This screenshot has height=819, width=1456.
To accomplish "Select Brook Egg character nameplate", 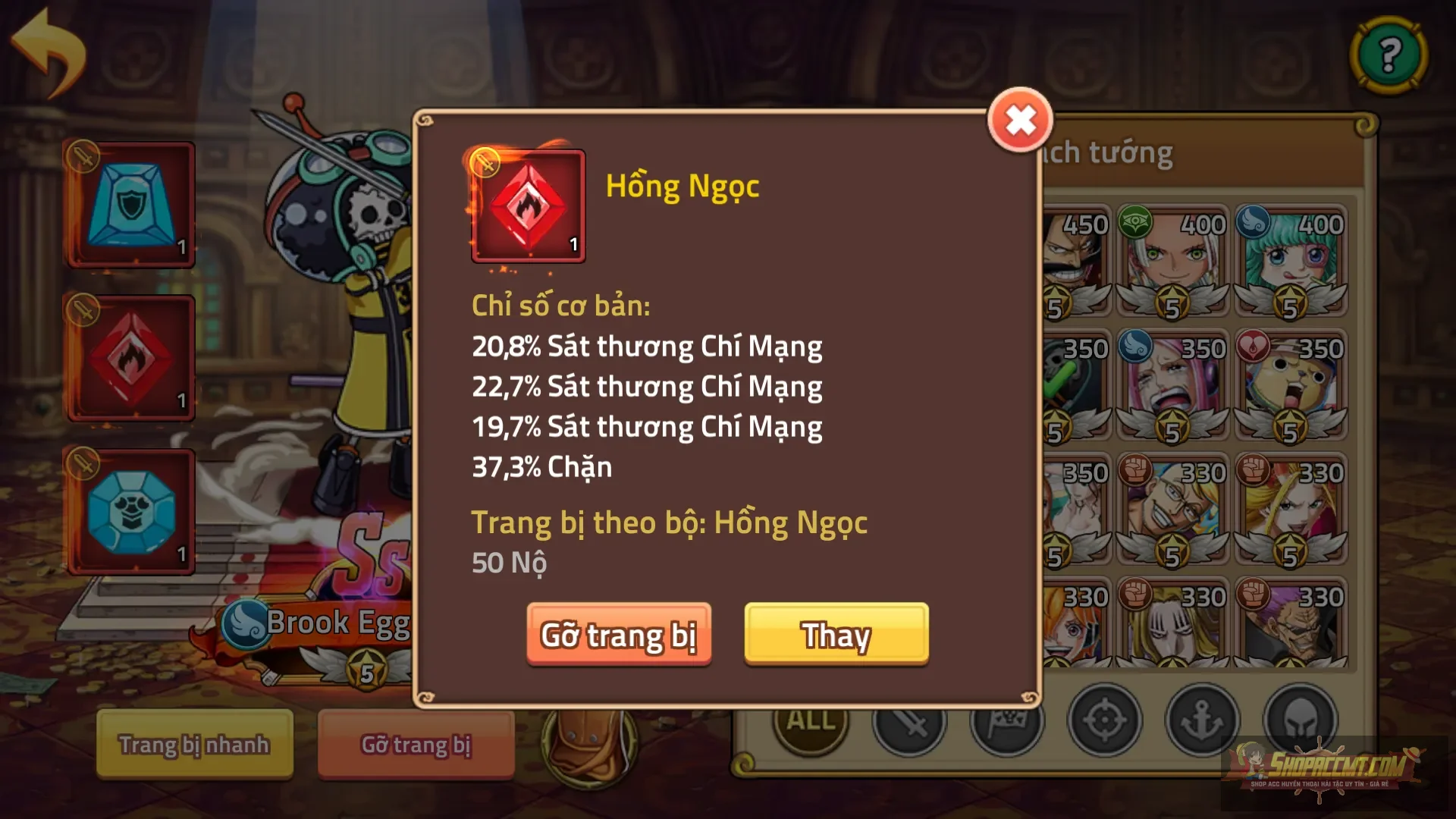I will [x=326, y=622].
